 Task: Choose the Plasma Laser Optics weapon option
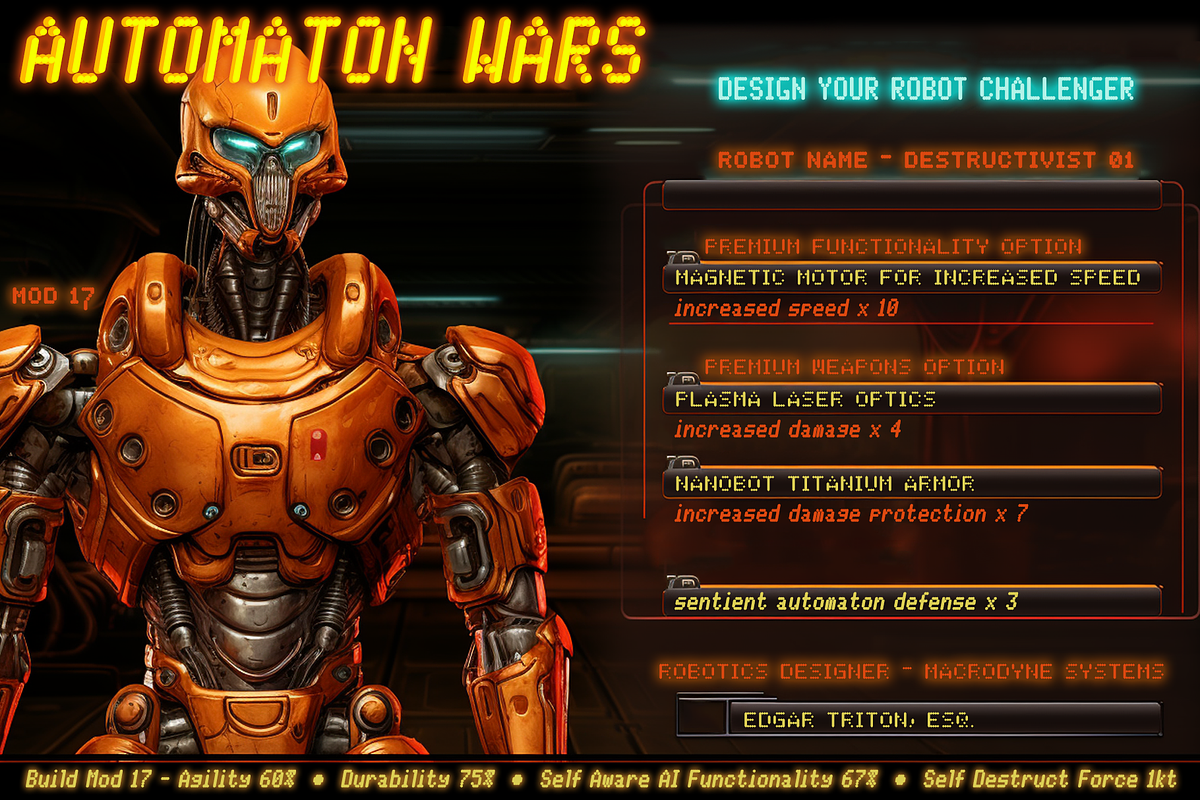pyautogui.click(x=910, y=399)
